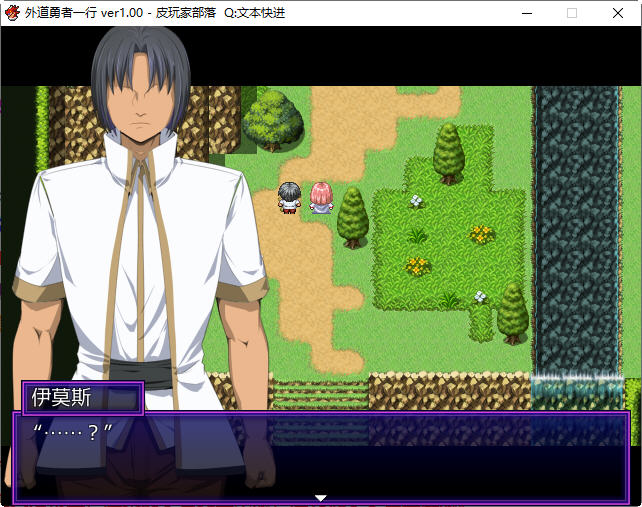Close the game window

pos(618,13)
